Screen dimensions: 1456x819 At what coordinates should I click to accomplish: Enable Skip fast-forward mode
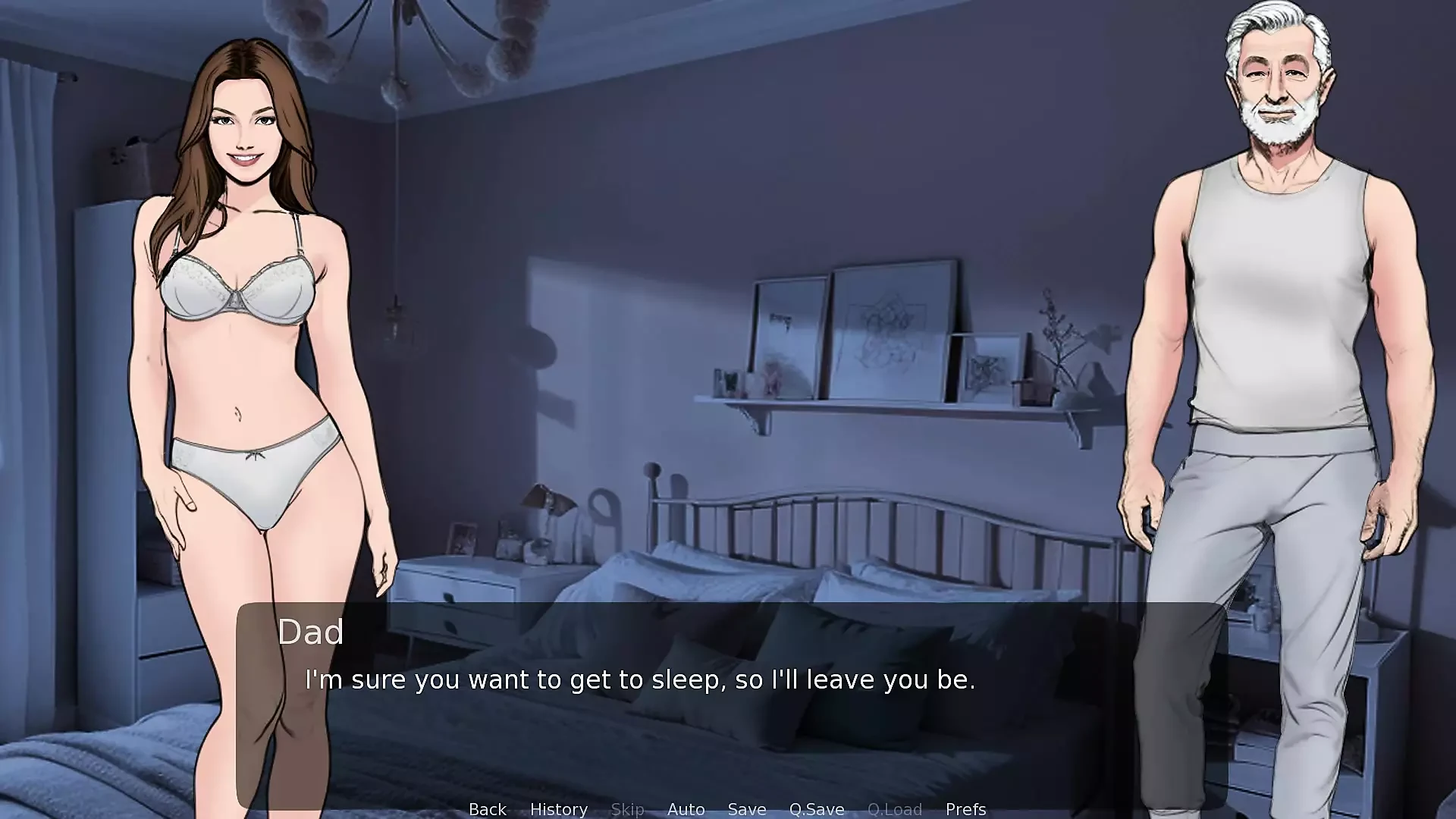pyautogui.click(x=627, y=809)
